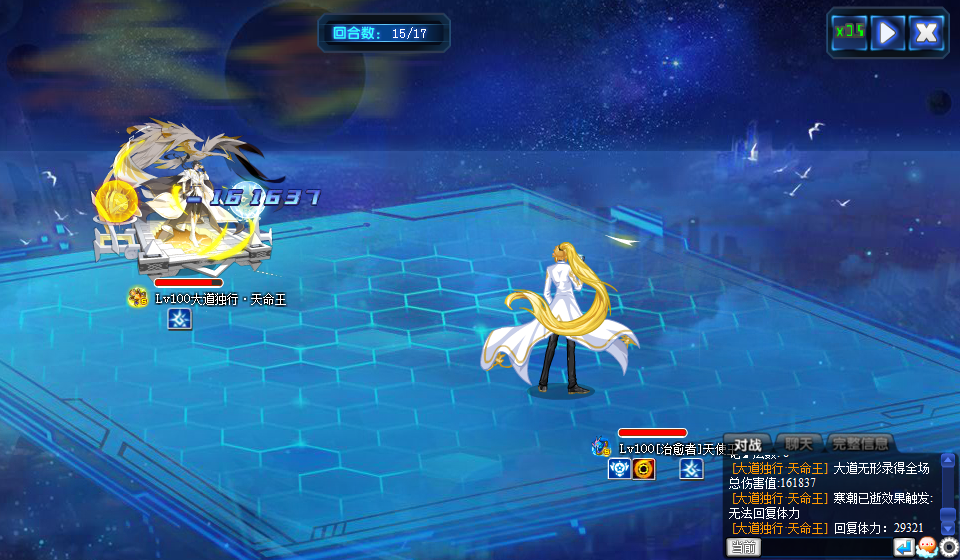Click the golden S-rank badge beside 天命王

click(x=138, y=297)
